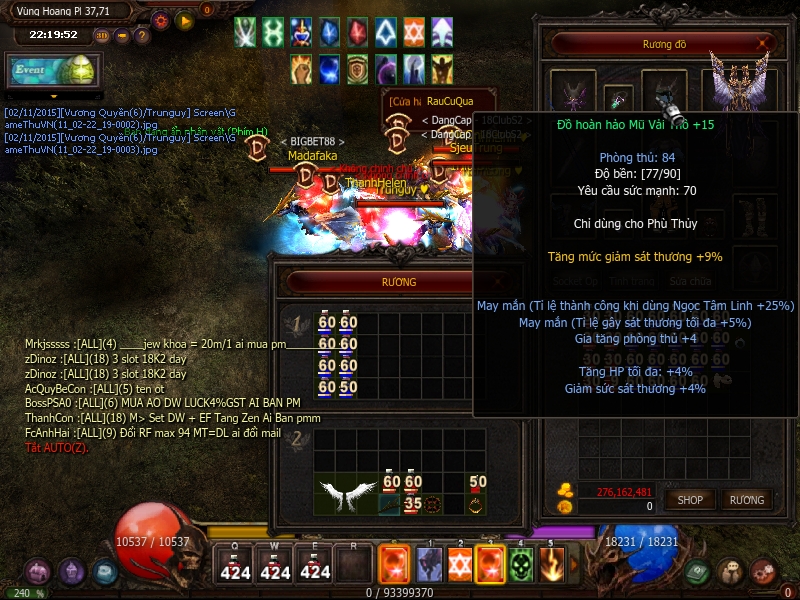Click the RƯƠNG button beside SHOP

click(x=746, y=500)
